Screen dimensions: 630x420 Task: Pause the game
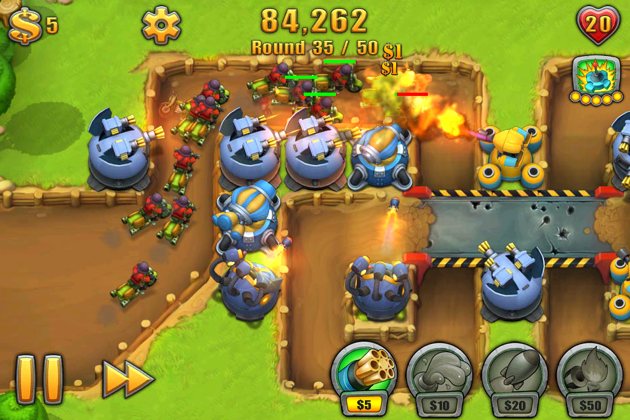coord(39,378)
